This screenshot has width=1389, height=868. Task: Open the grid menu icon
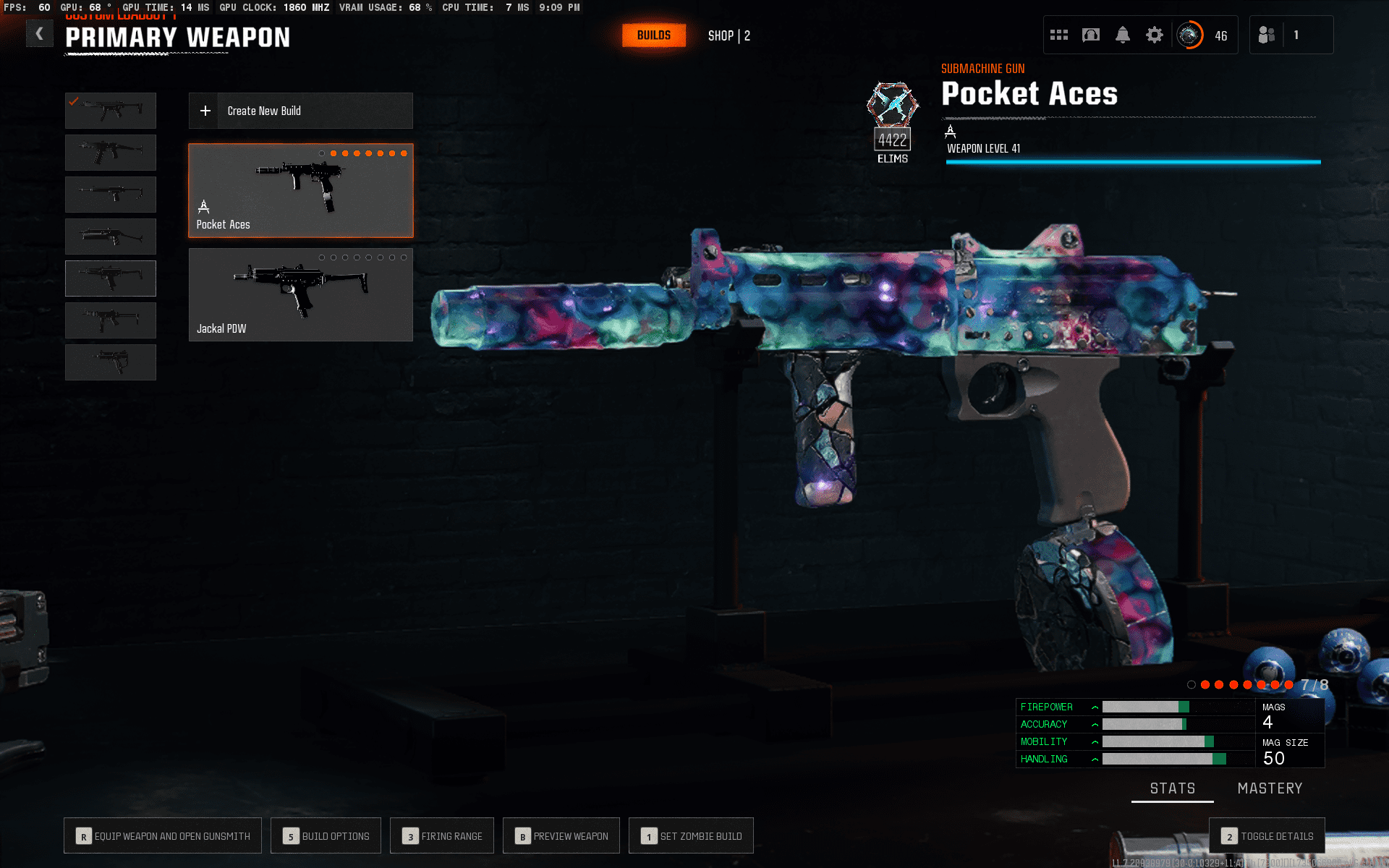pyautogui.click(x=1059, y=35)
